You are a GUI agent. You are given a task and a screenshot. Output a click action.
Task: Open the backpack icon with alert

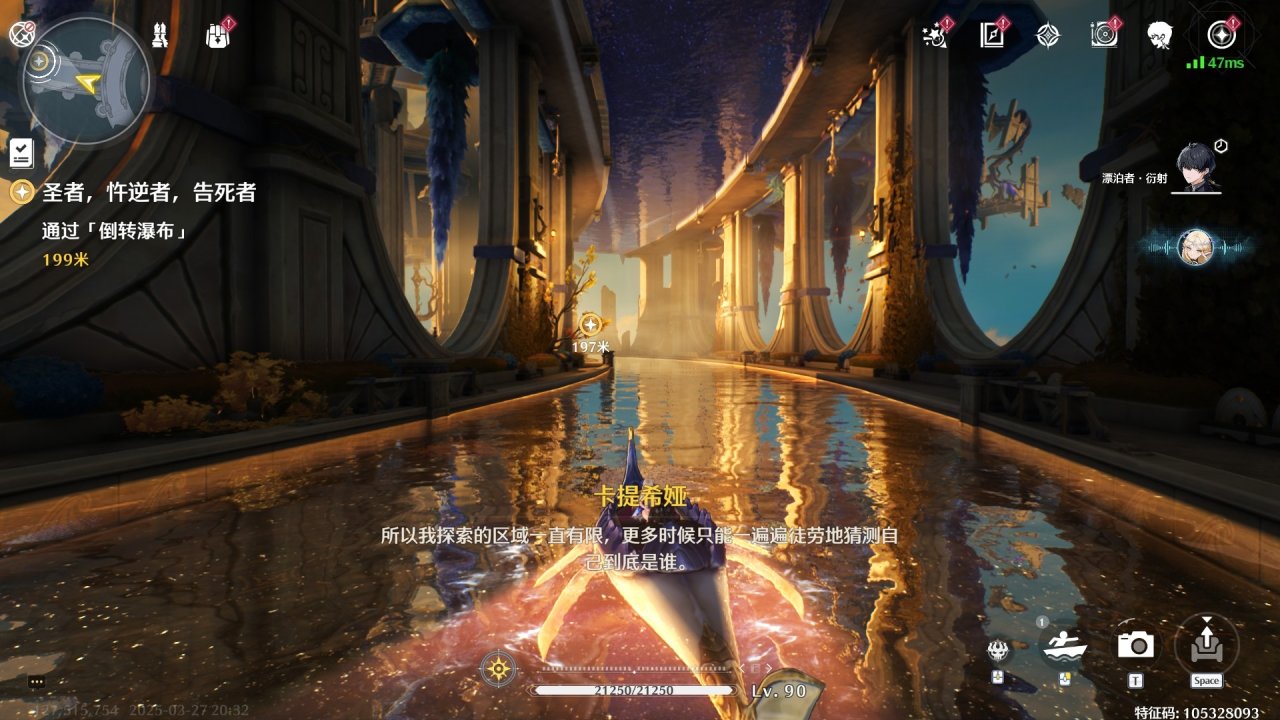click(x=217, y=36)
